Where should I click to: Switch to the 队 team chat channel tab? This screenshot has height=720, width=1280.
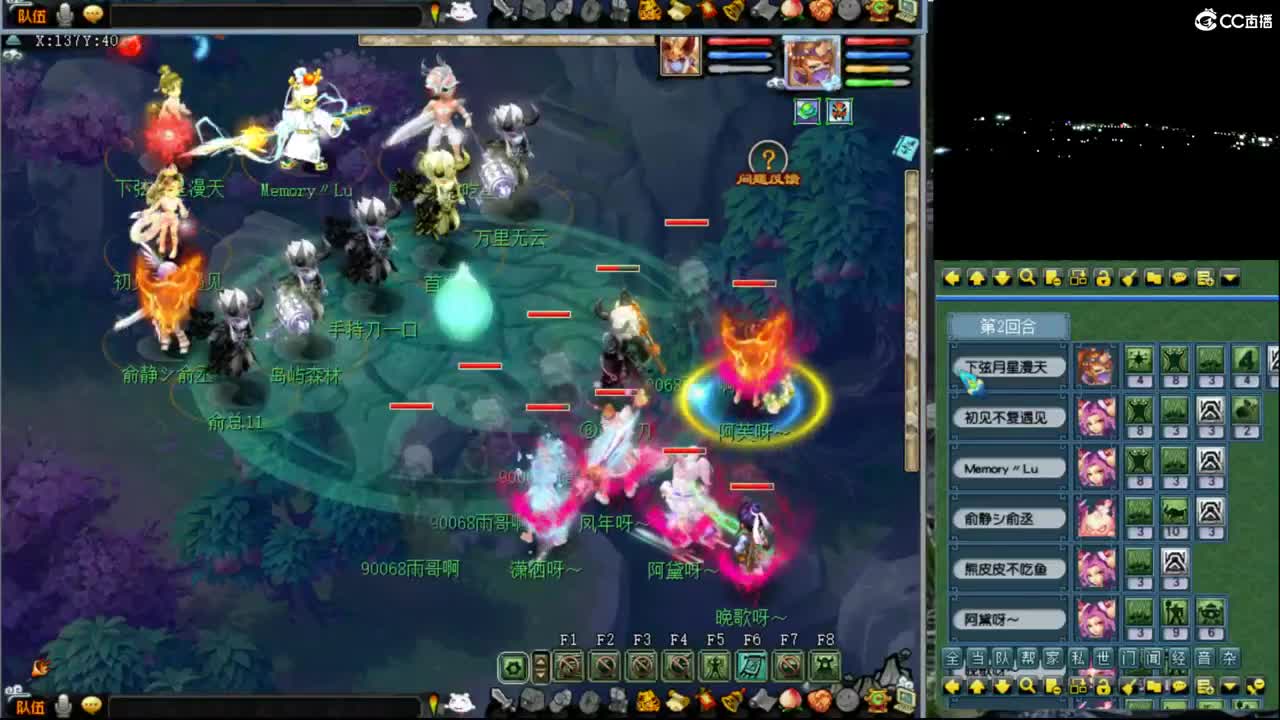[1005, 658]
